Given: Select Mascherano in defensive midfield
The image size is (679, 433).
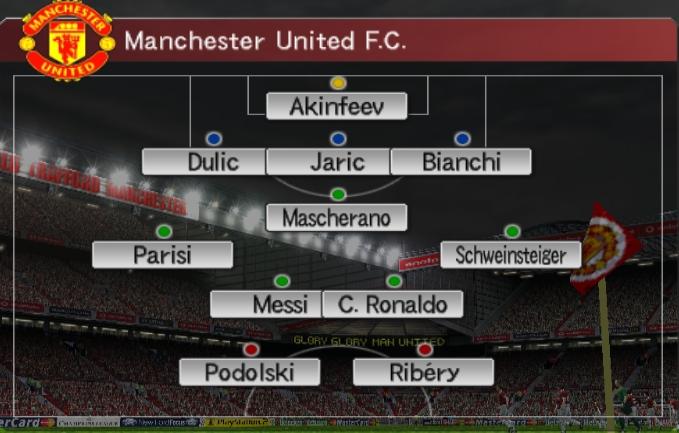Looking at the screenshot, I should 337,217.
